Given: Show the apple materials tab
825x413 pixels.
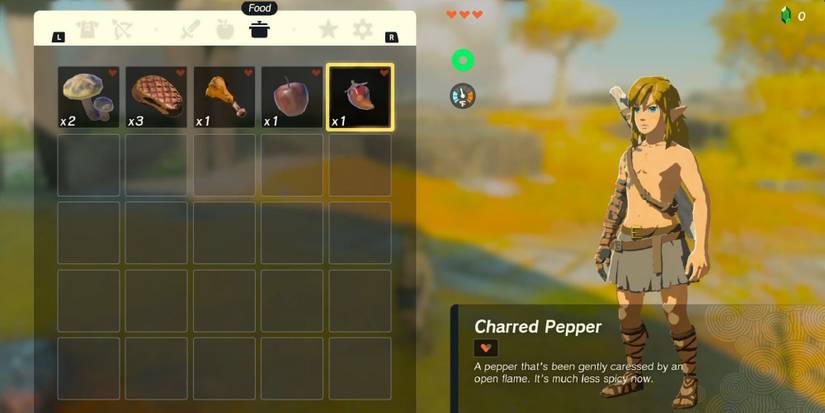Looking at the screenshot, I should 224,30.
